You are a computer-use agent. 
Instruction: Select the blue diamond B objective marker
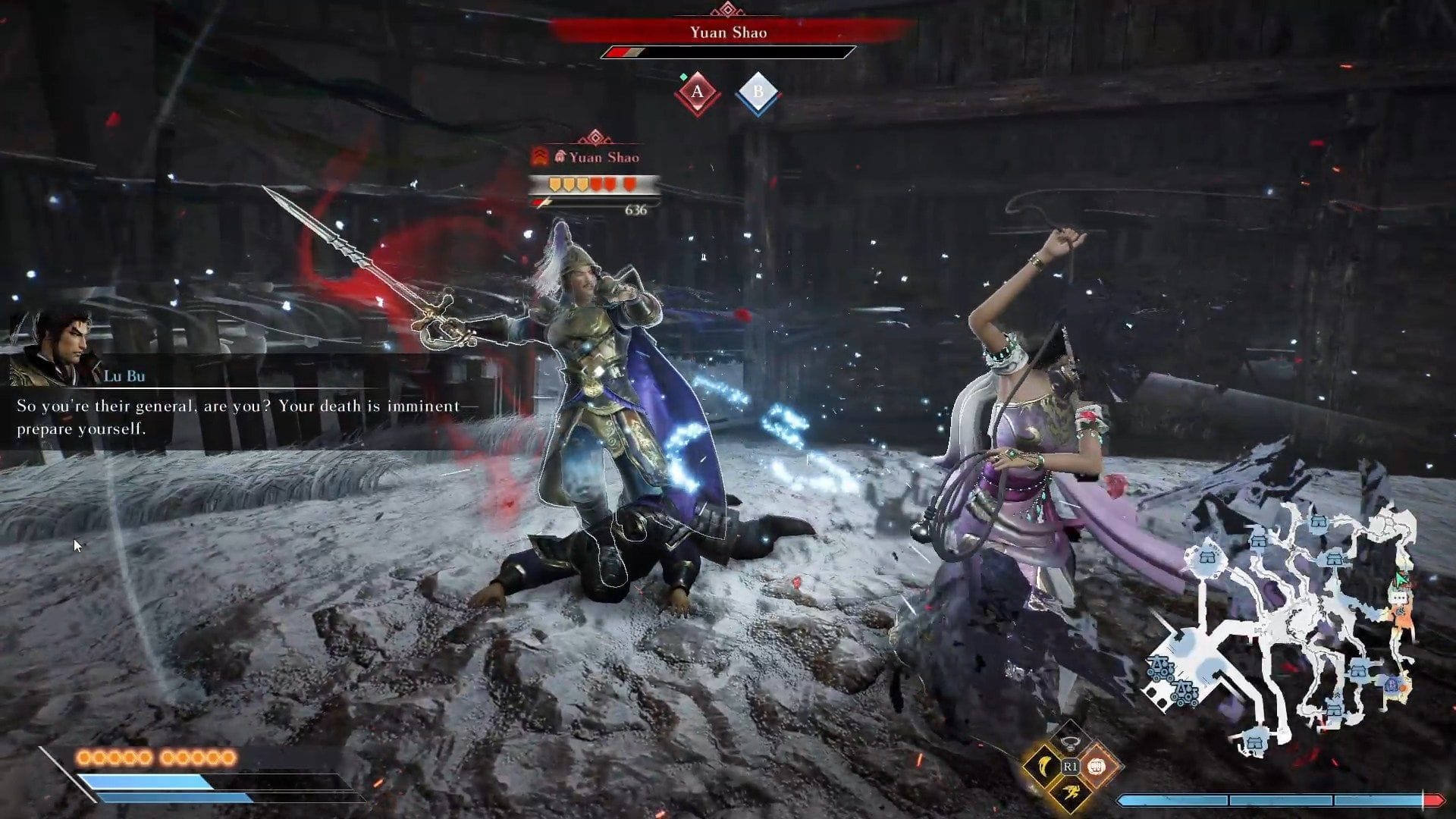pyautogui.click(x=758, y=93)
